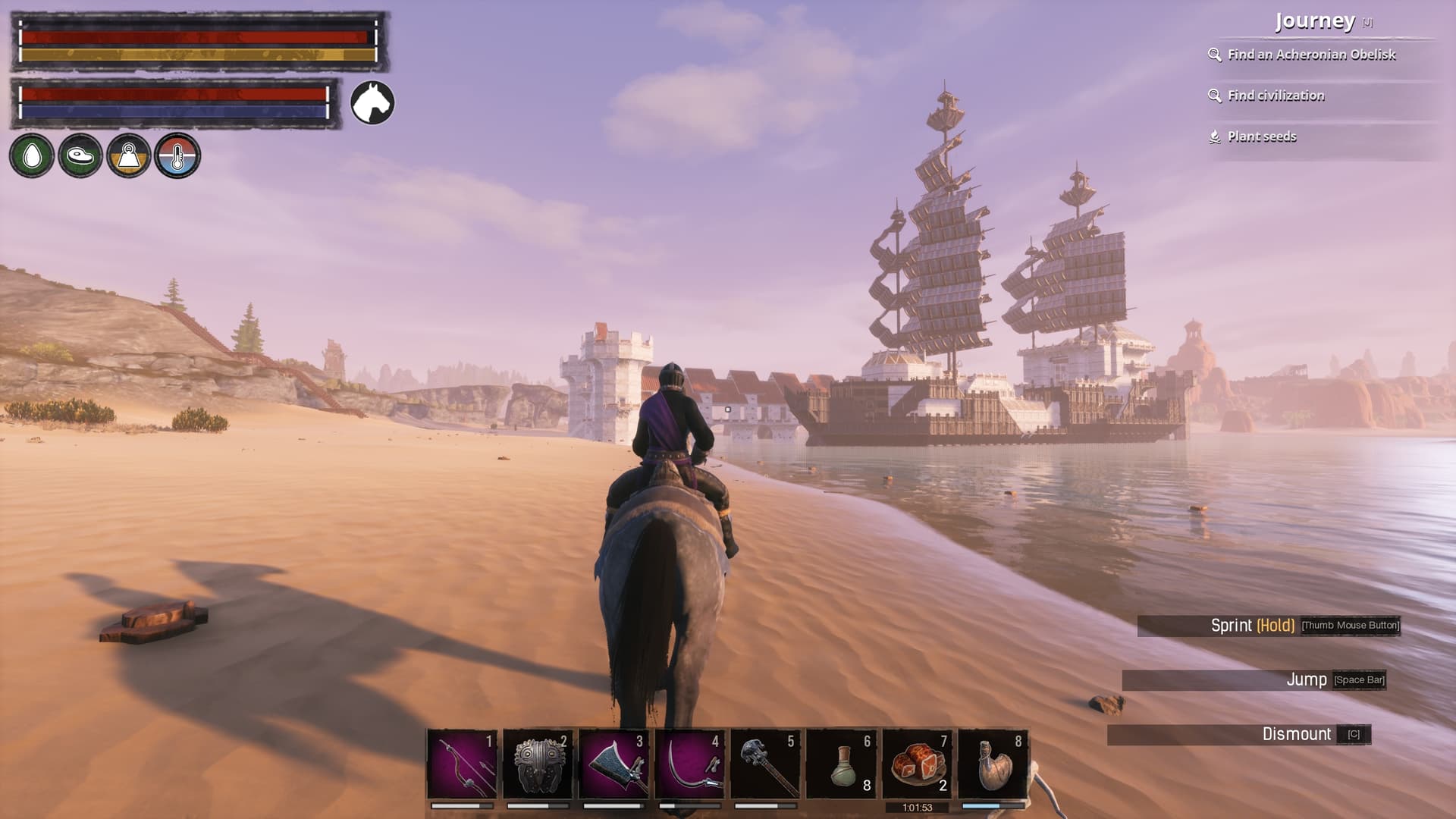This screenshot has height=819, width=1456.
Task: Select the weight encumbrance icon
Action: (x=129, y=156)
